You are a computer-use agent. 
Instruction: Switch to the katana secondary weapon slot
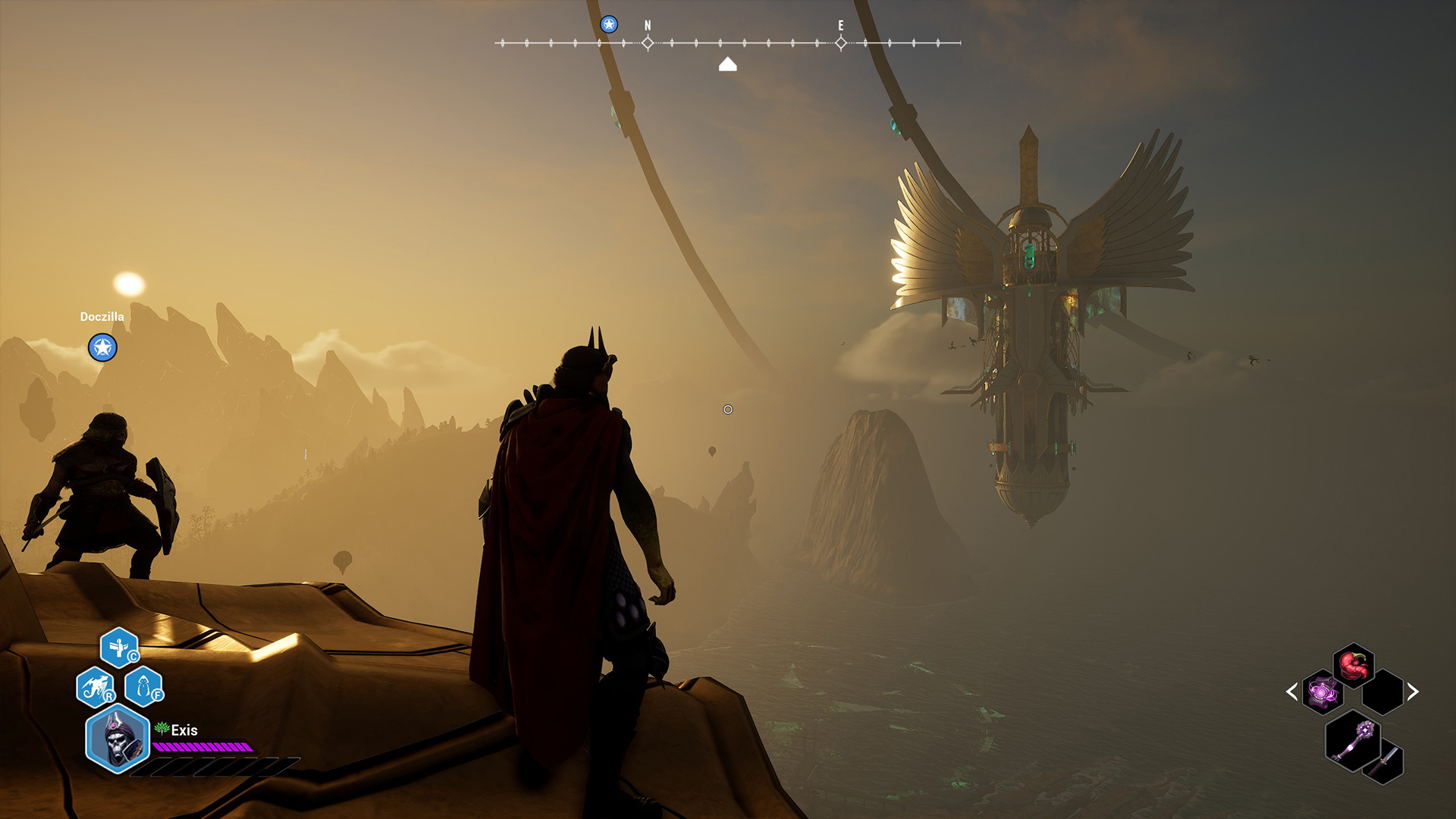1385,761
